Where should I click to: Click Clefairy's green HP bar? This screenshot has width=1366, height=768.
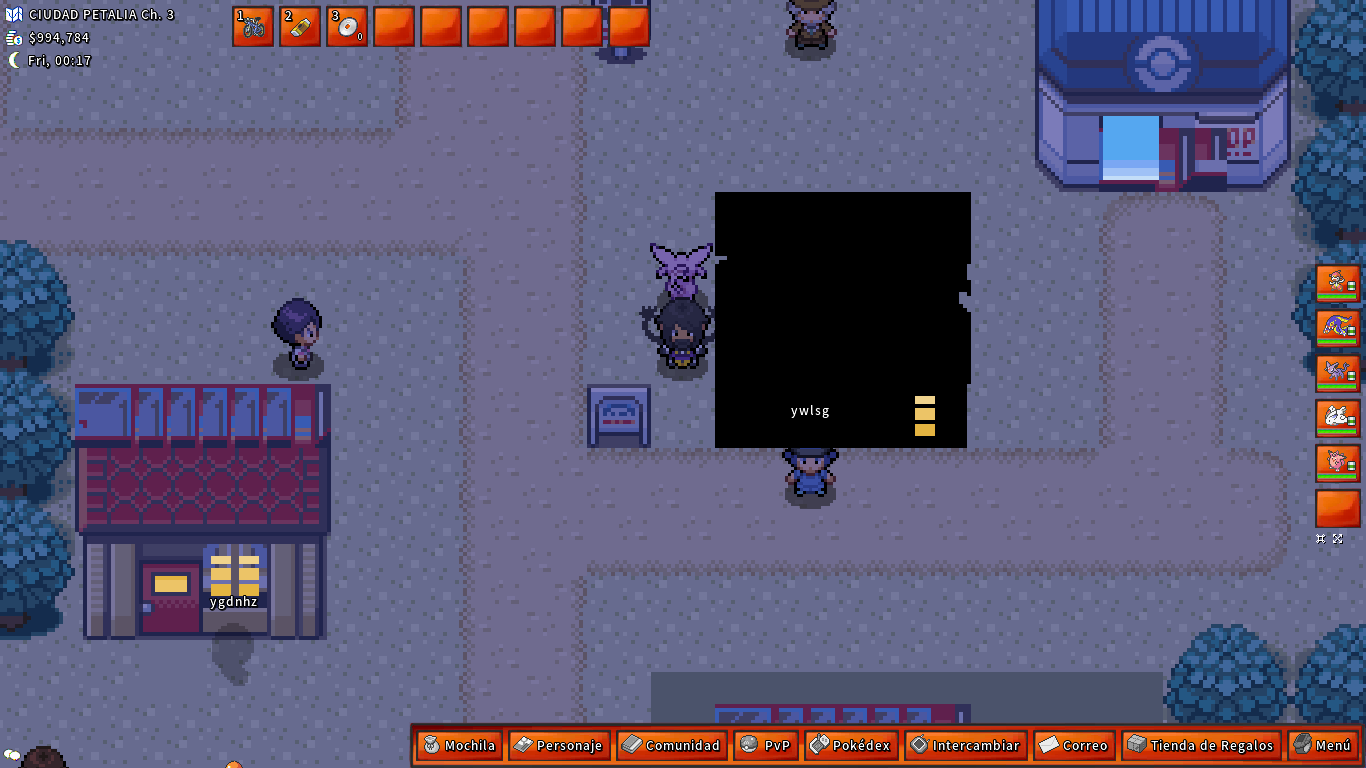point(1338,478)
